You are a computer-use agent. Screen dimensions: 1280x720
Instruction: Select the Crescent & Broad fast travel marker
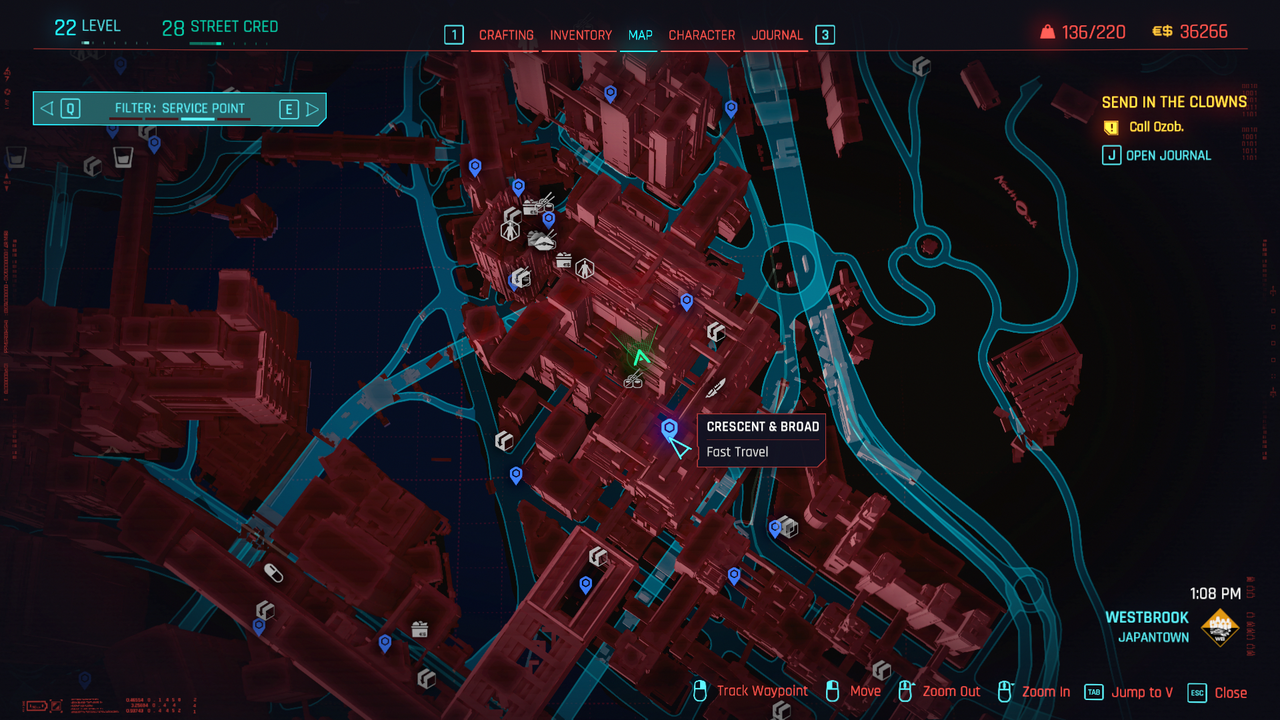[x=669, y=429]
